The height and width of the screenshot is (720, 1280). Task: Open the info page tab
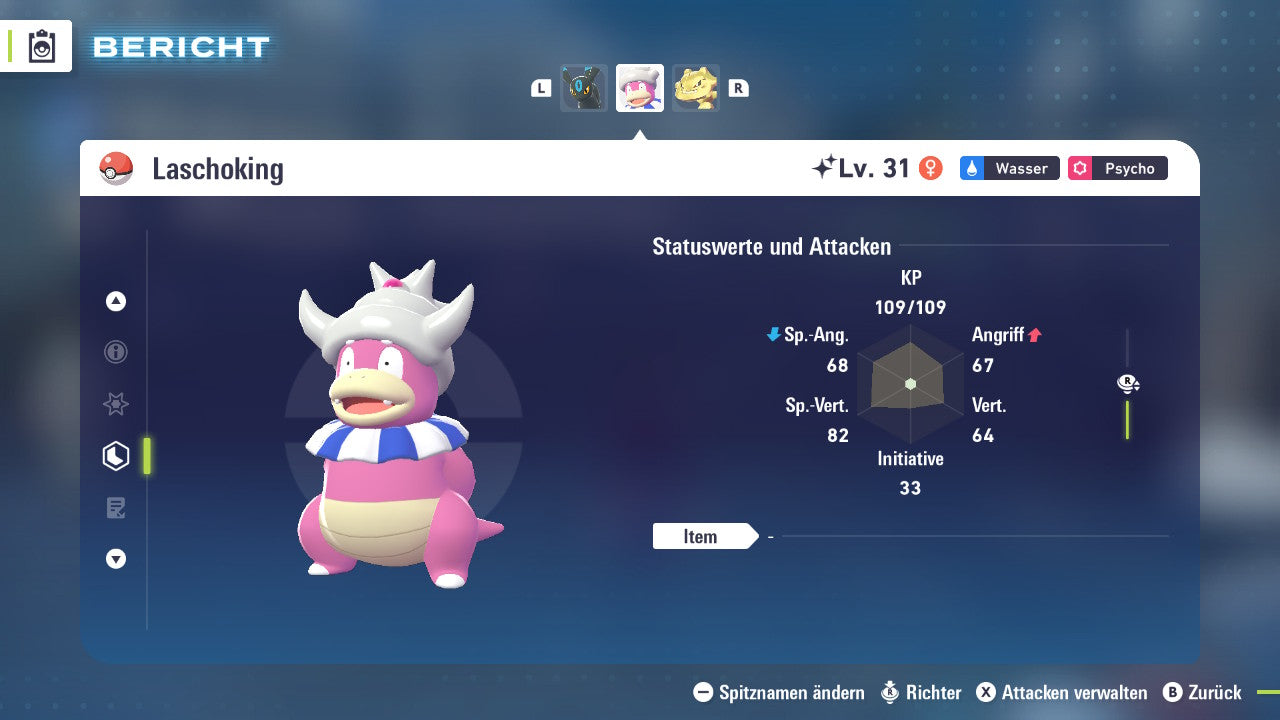point(116,352)
